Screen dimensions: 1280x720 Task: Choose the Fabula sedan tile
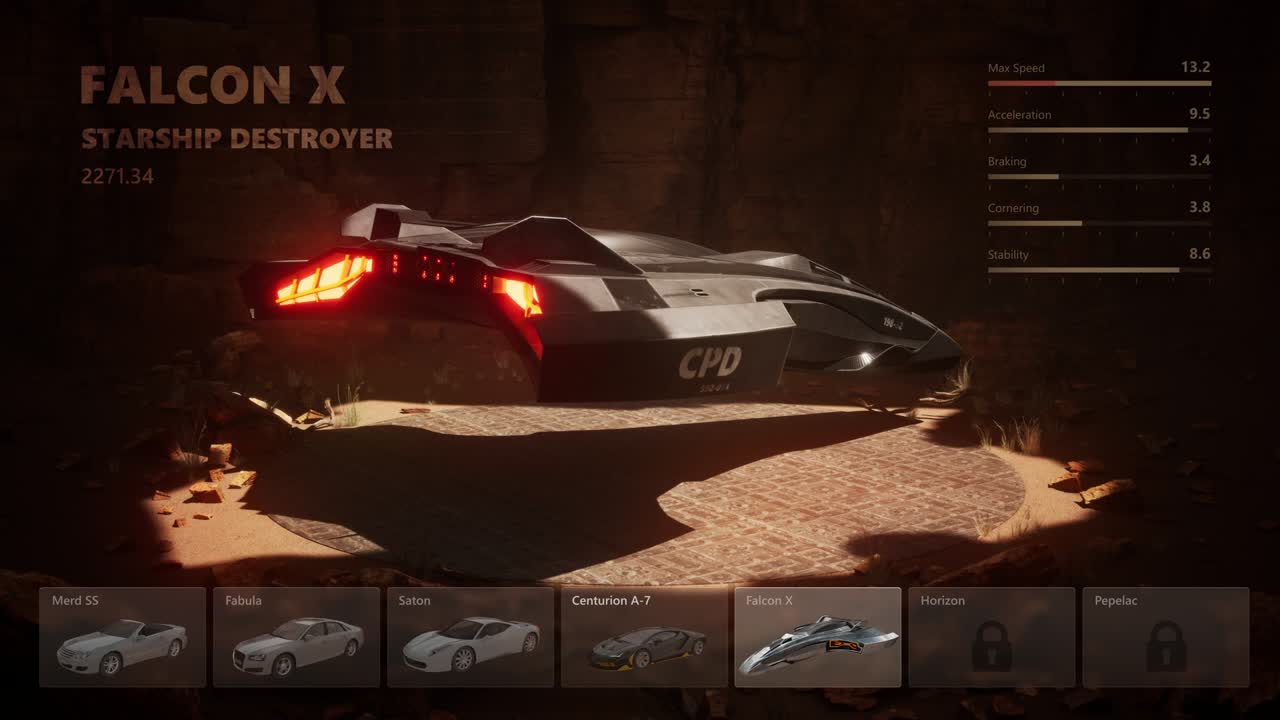[296, 637]
